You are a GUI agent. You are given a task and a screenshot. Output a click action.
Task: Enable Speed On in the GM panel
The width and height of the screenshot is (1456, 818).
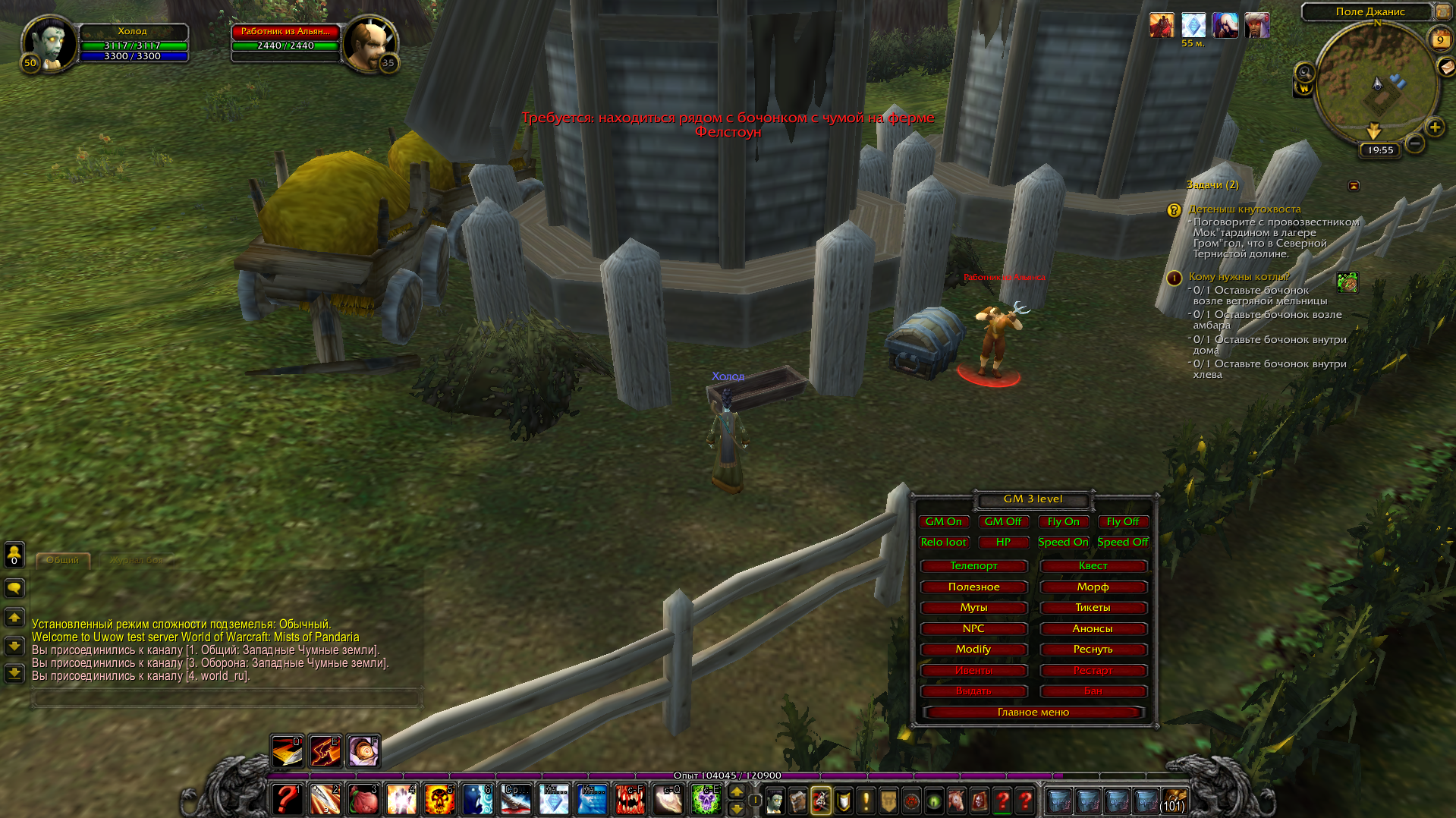(x=1063, y=542)
